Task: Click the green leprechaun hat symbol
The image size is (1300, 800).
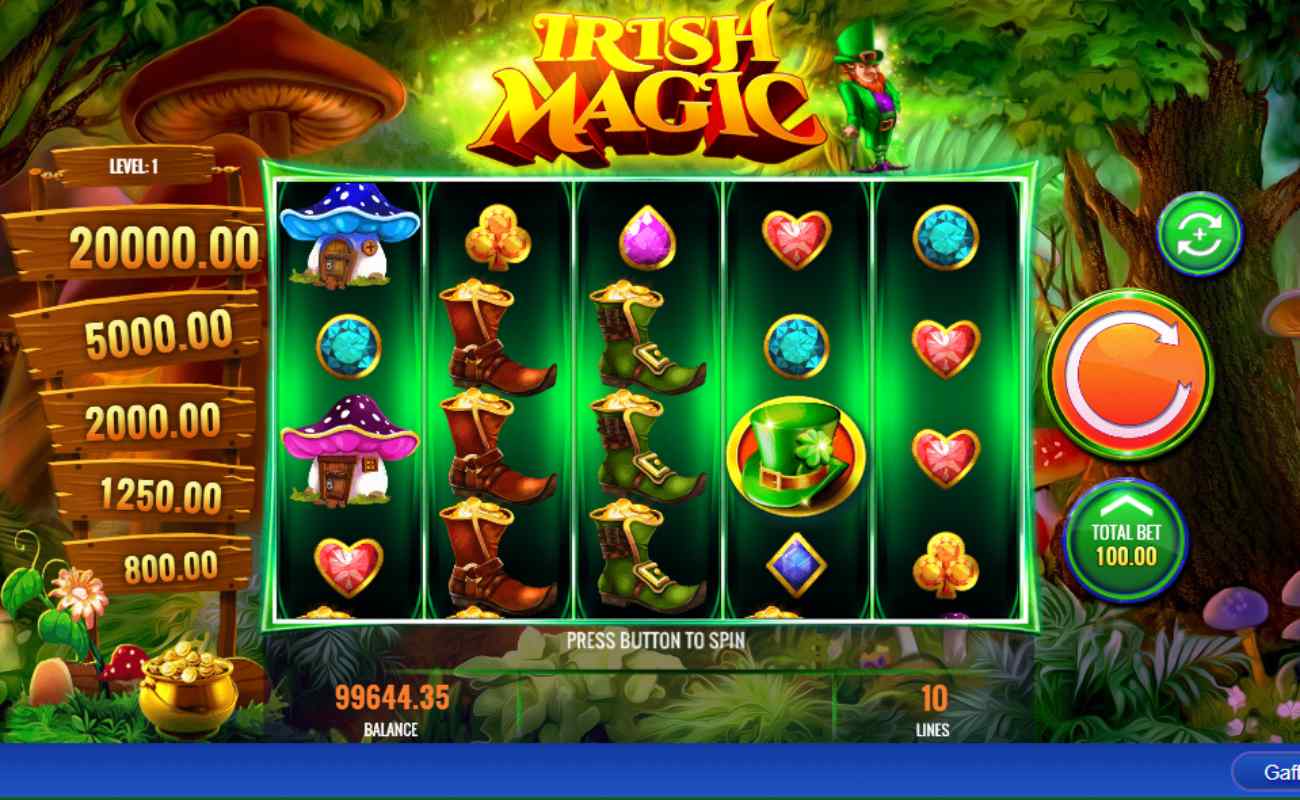Action: (x=795, y=452)
